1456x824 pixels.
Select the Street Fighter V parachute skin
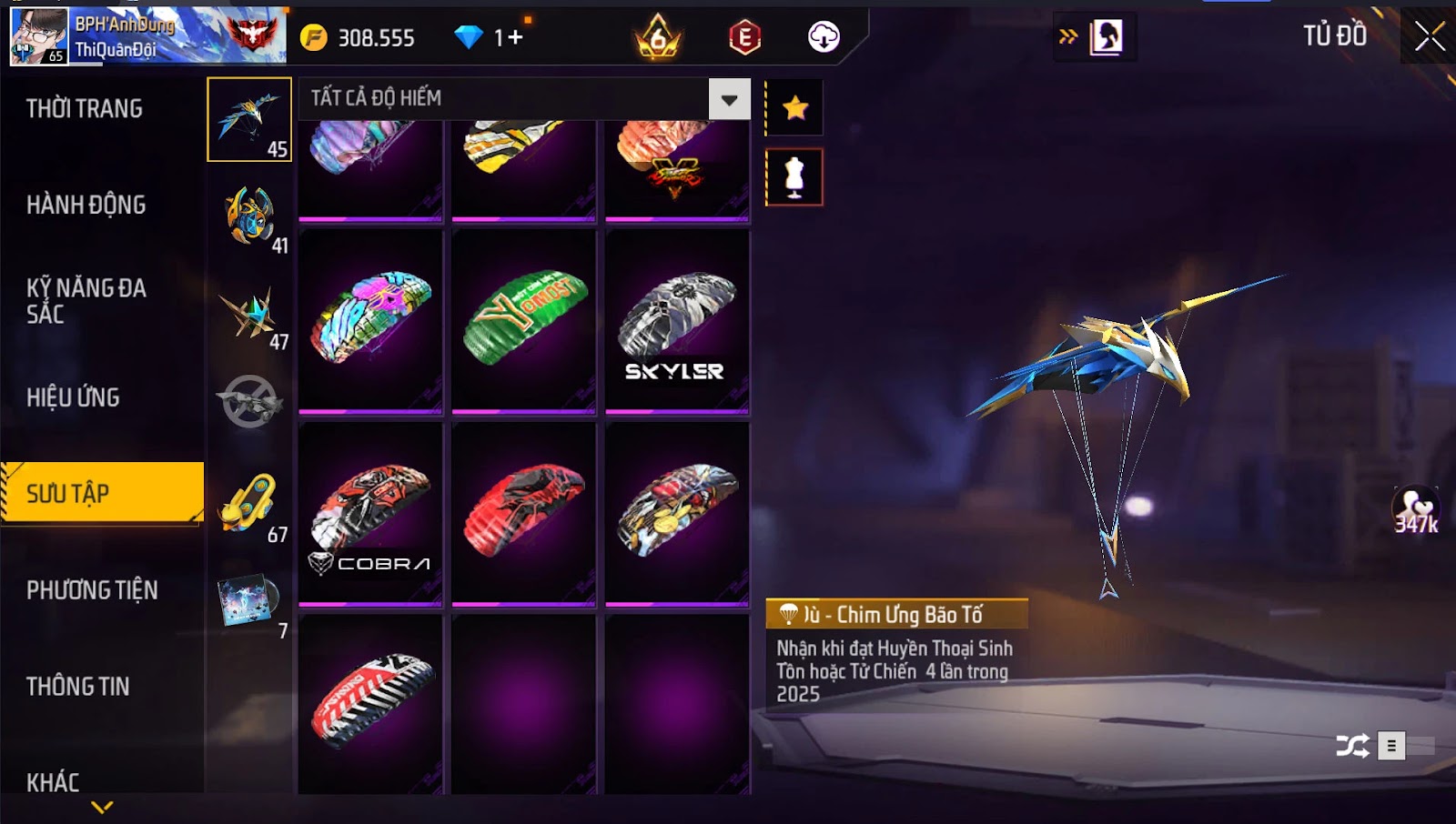point(677,169)
